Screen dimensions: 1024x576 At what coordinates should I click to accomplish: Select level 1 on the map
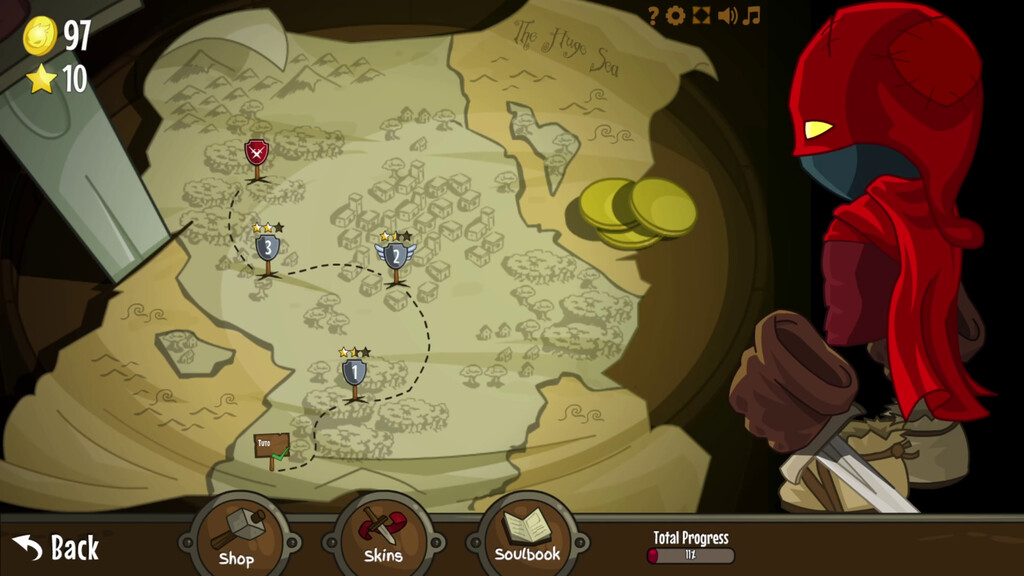click(354, 373)
